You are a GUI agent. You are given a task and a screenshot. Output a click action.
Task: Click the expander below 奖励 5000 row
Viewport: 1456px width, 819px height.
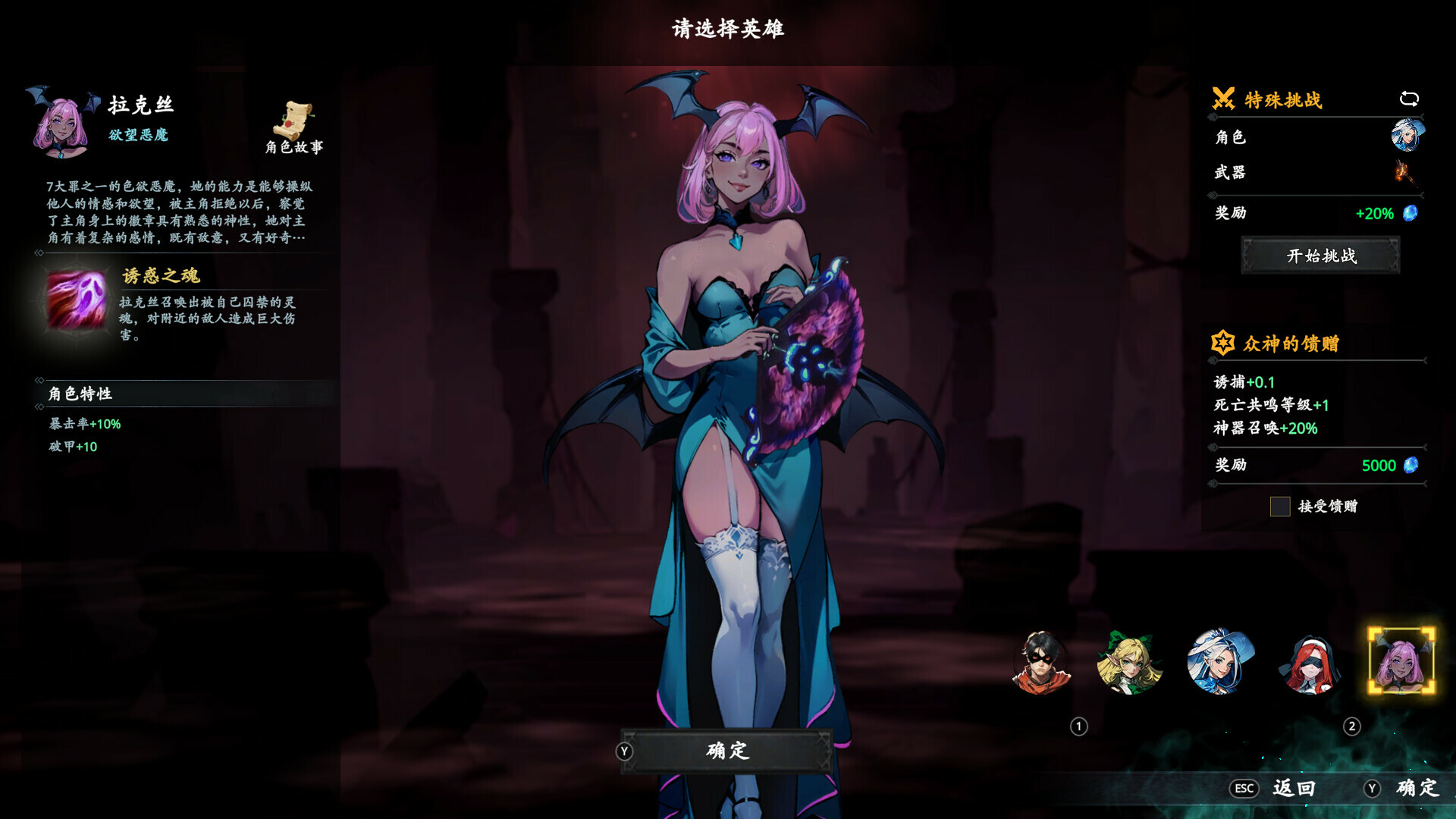[x=1213, y=483]
